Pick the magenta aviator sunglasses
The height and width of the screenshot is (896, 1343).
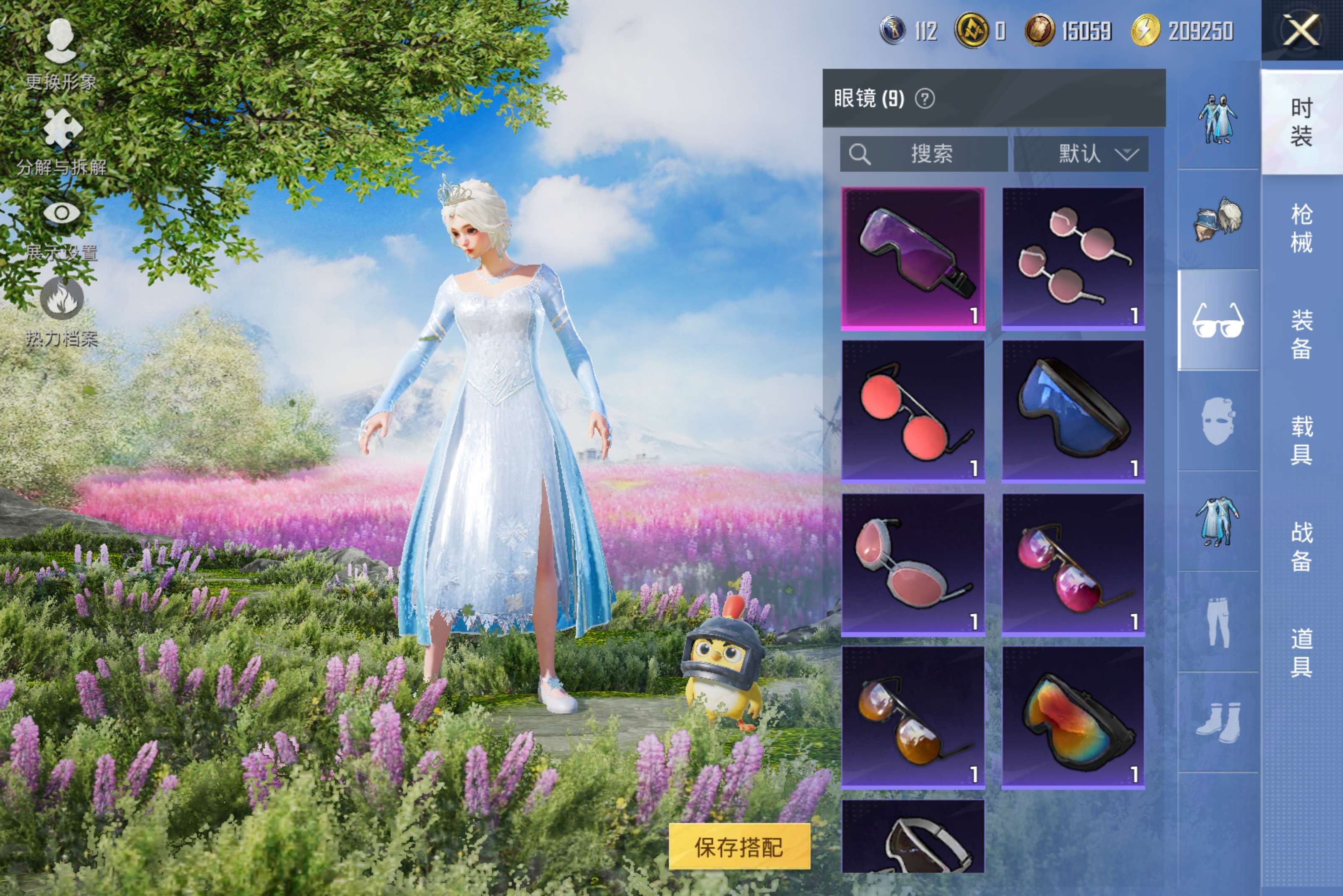point(1073,565)
